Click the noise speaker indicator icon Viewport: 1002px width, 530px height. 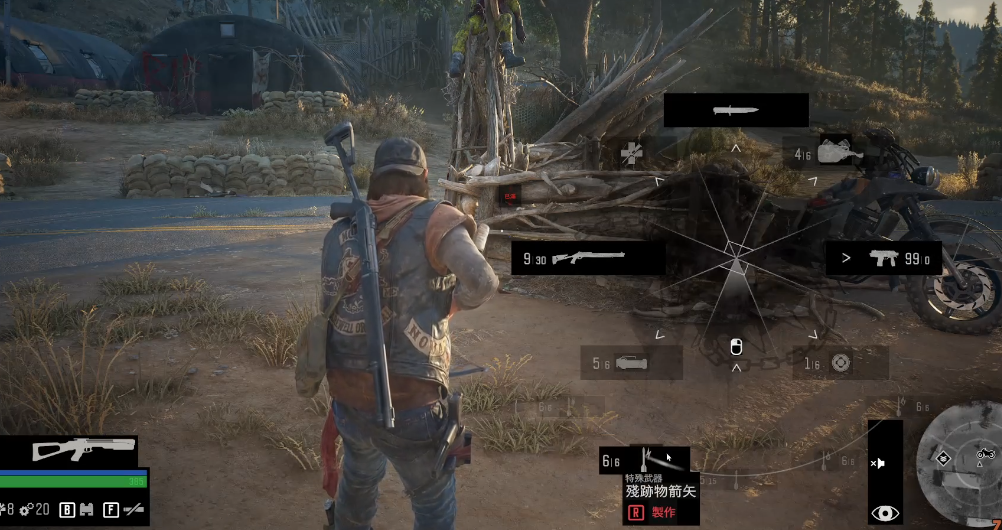pos(878,463)
